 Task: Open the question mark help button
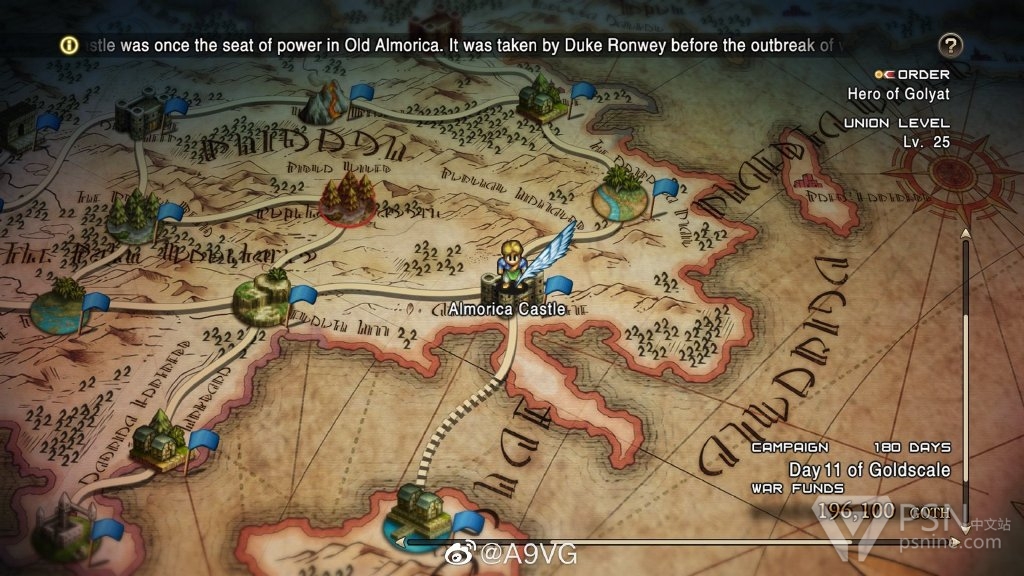[x=951, y=45]
